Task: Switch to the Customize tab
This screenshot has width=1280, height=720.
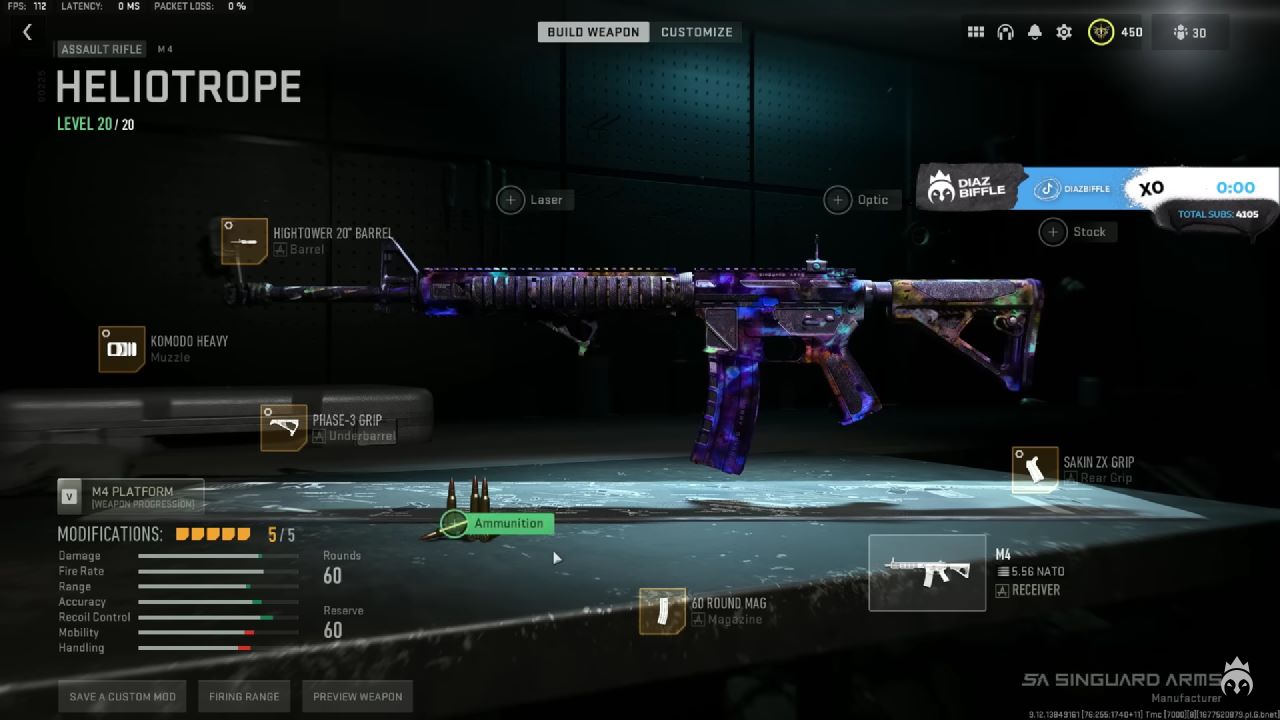Action: tap(697, 31)
